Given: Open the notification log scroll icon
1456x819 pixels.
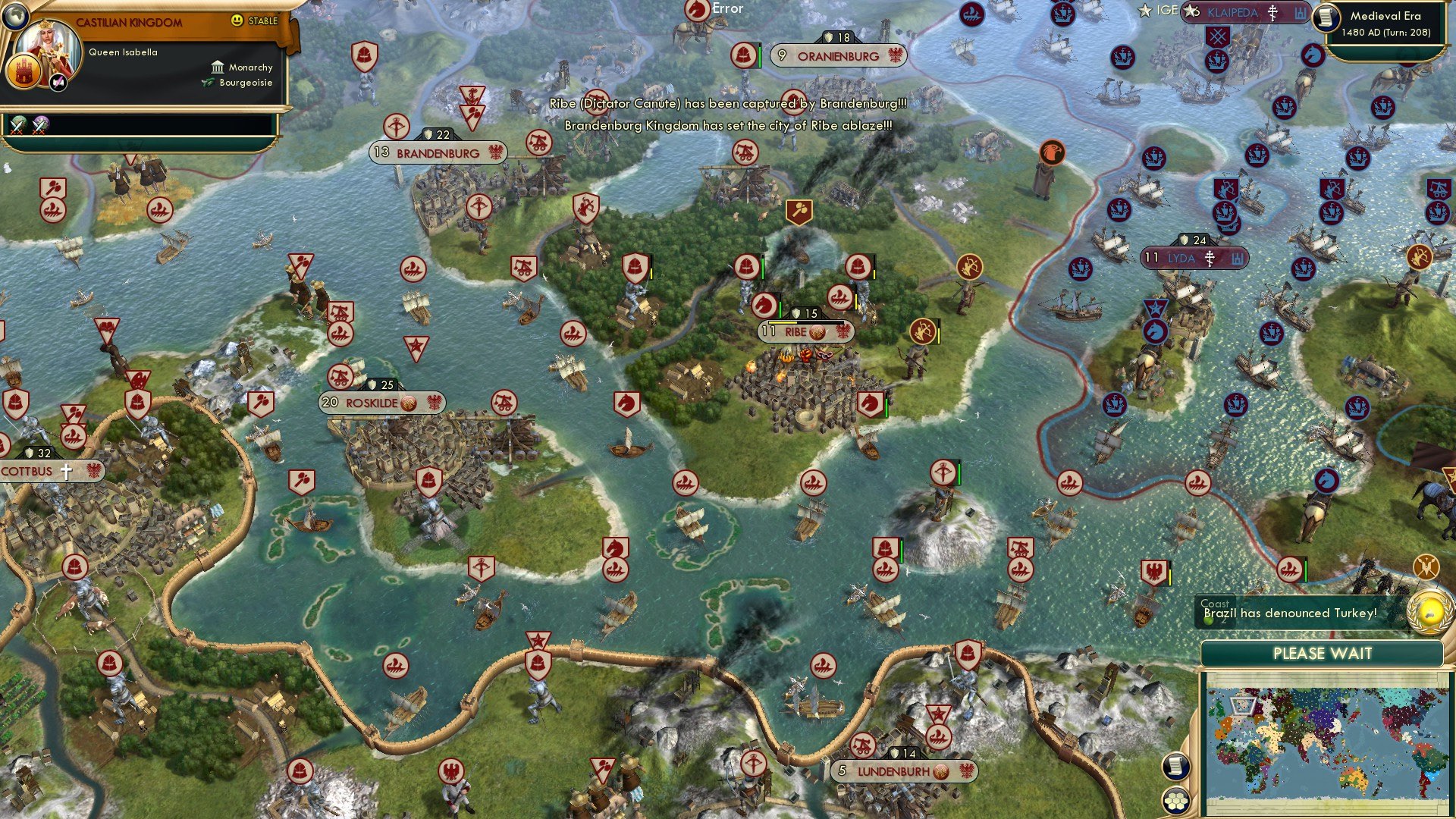Looking at the screenshot, I should tap(1175, 766).
